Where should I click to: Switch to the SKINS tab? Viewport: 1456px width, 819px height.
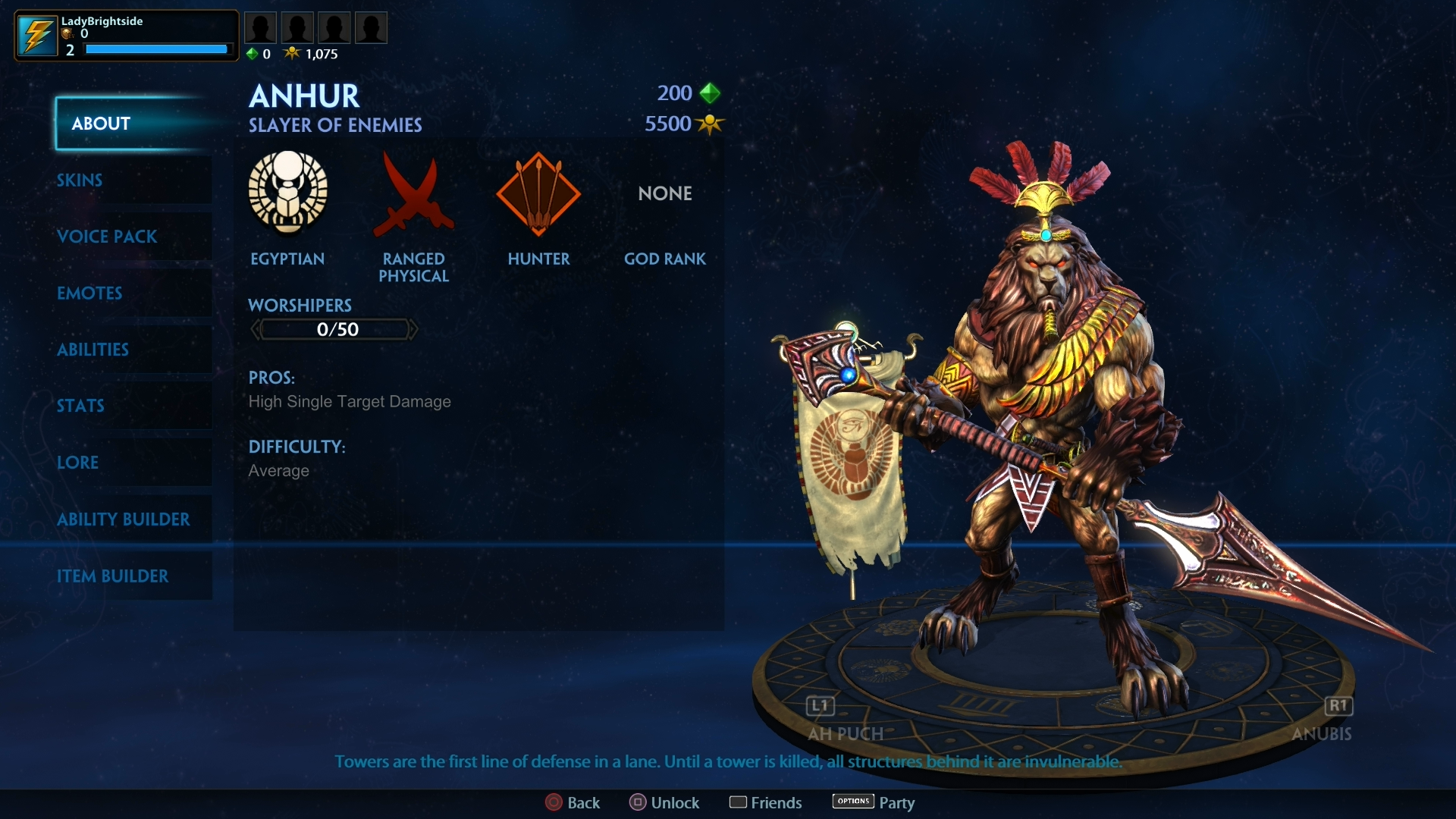(x=79, y=180)
